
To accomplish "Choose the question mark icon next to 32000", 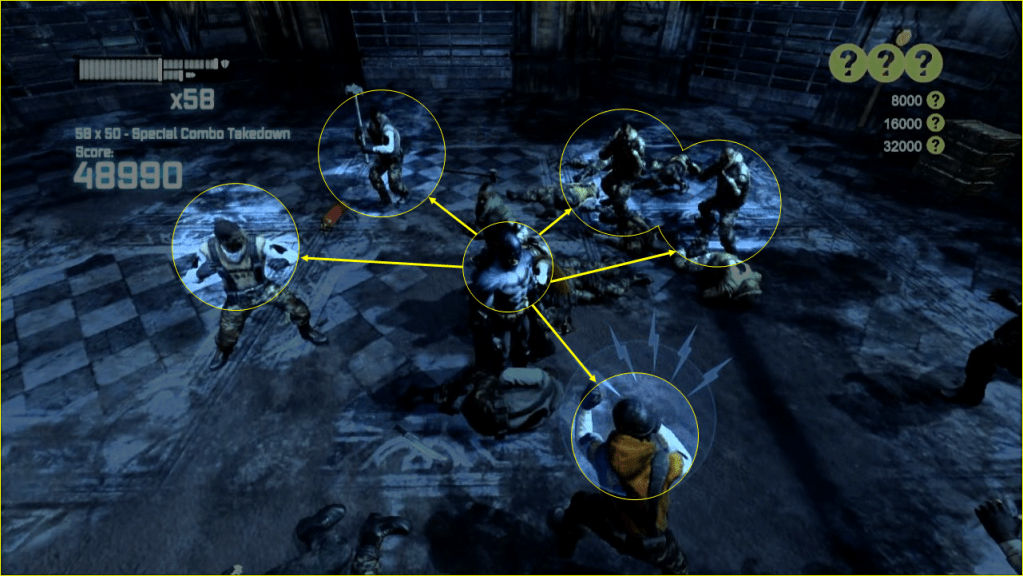I will 936,145.
